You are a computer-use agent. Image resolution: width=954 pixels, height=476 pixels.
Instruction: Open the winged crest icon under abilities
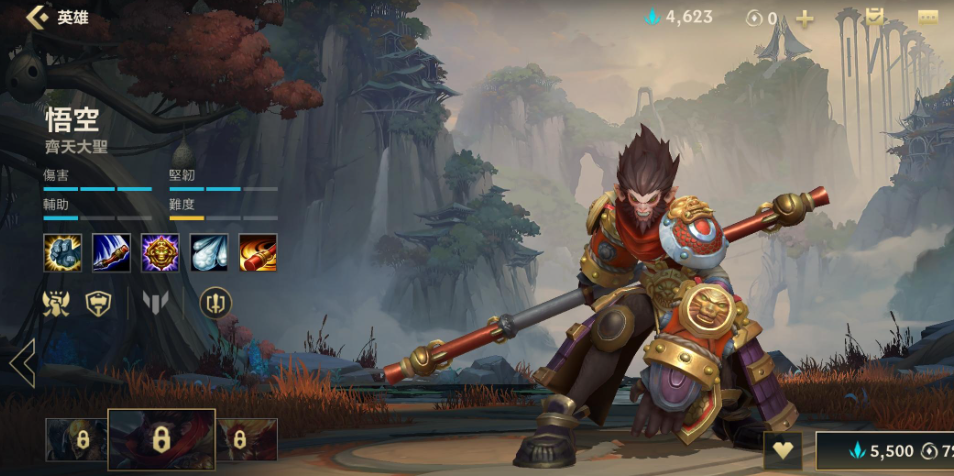[x=56, y=302]
